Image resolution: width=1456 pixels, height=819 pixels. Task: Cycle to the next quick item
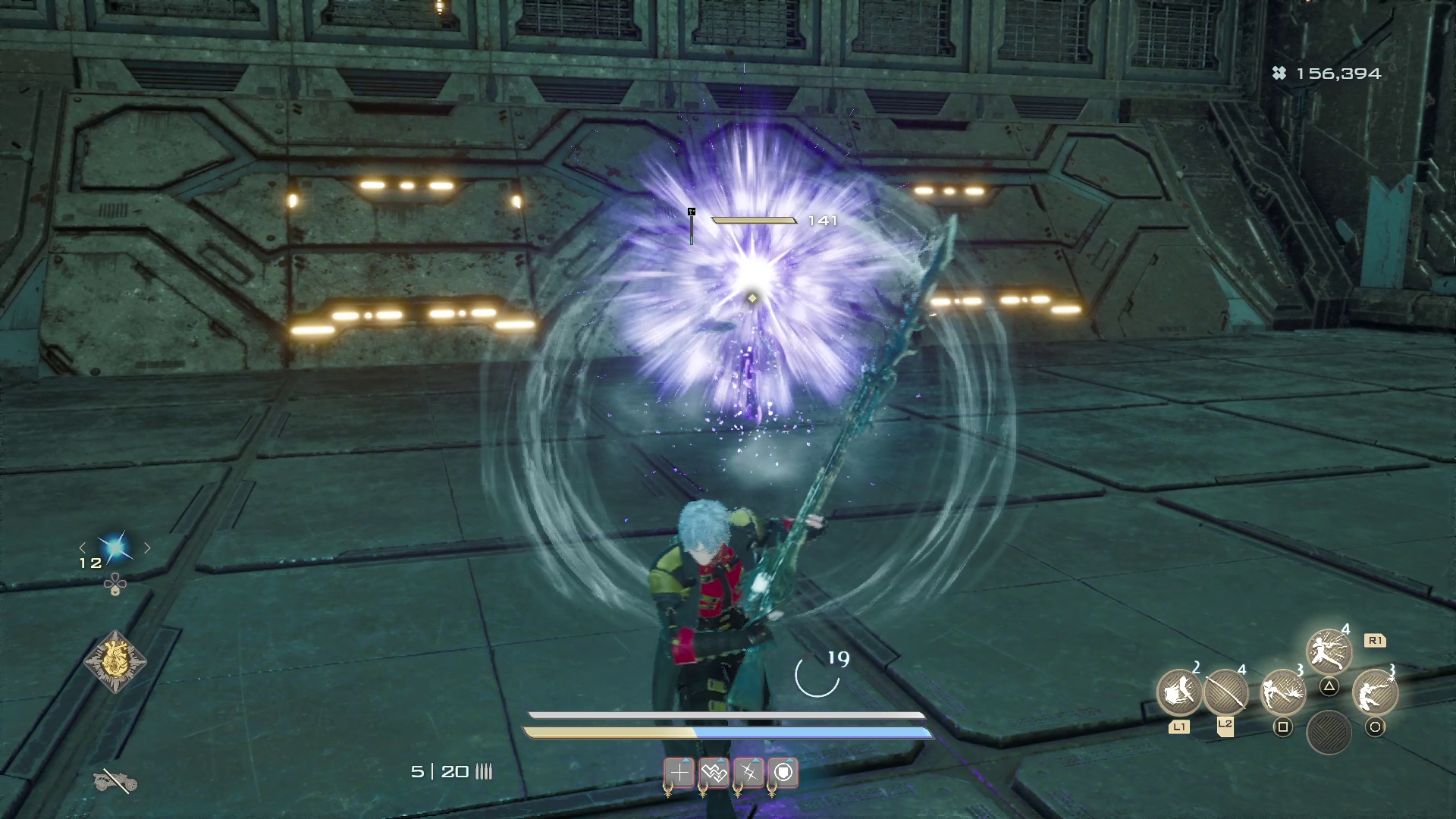pos(147,548)
